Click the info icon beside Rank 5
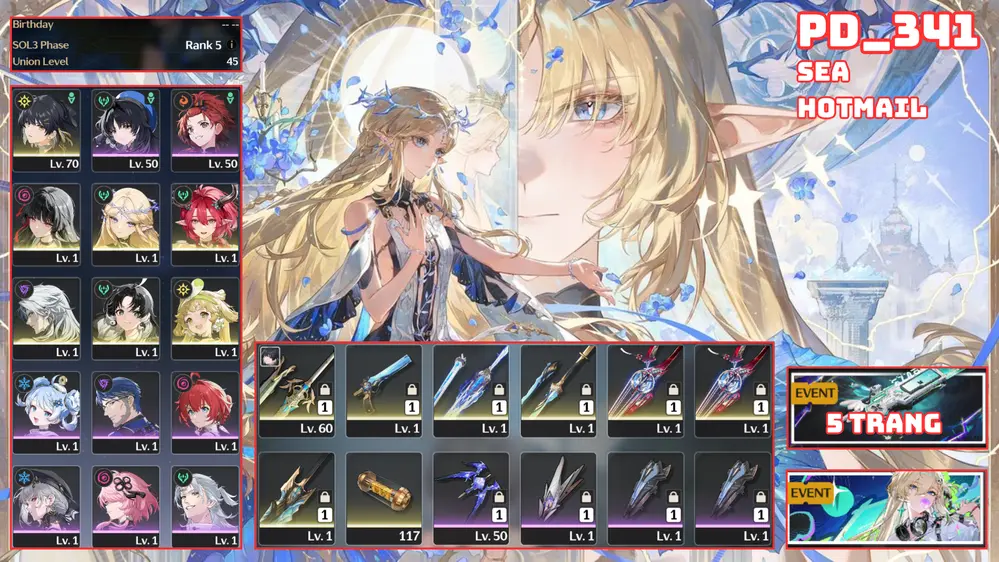 [232, 45]
